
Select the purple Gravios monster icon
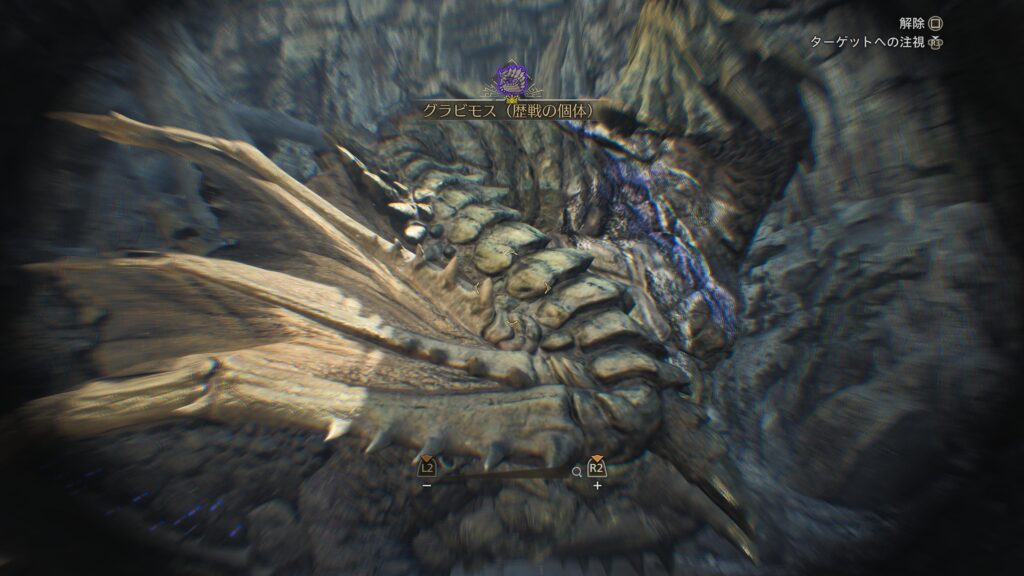click(x=511, y=79)
